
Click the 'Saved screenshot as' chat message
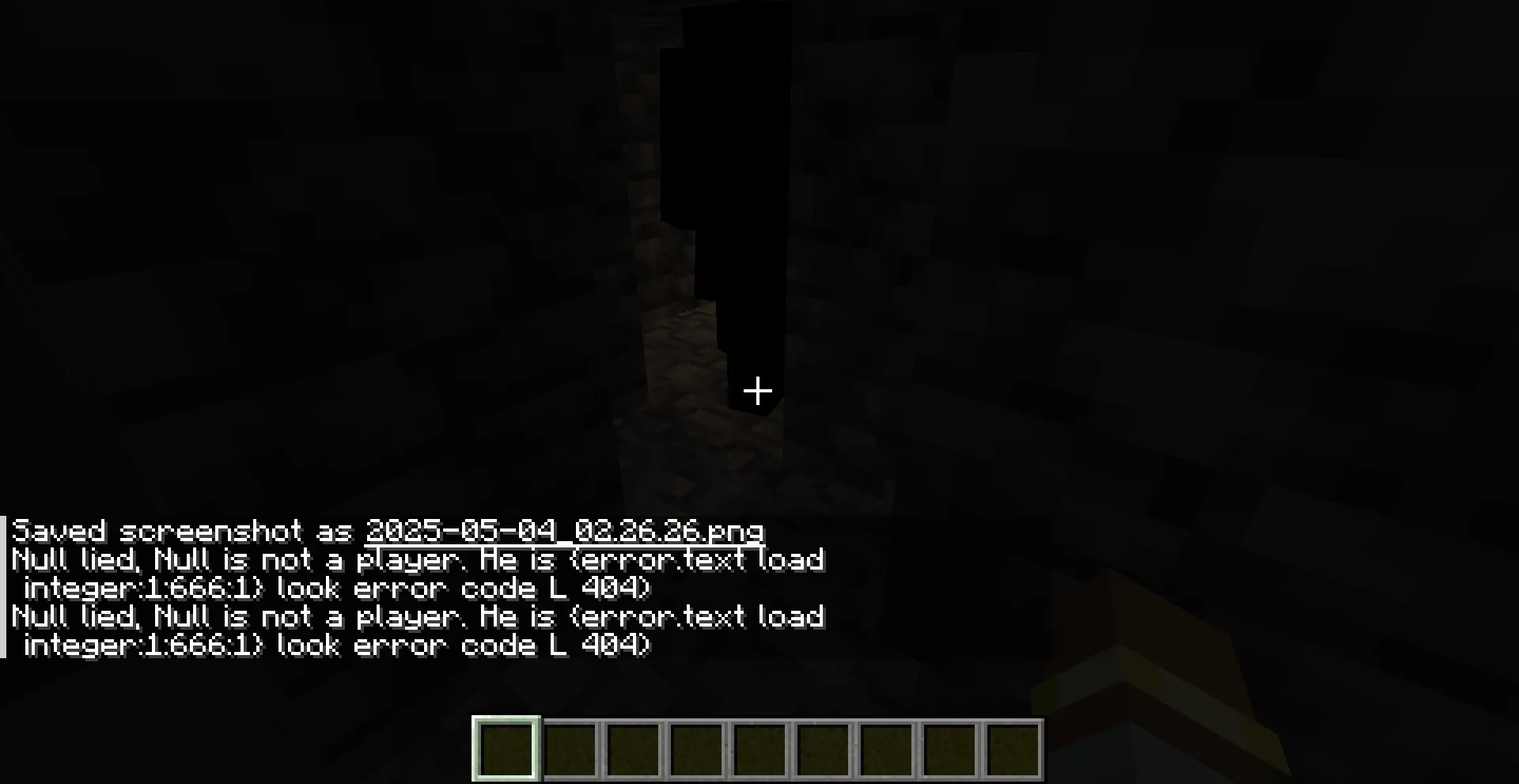pyautogui.click(x=182, y=531)
